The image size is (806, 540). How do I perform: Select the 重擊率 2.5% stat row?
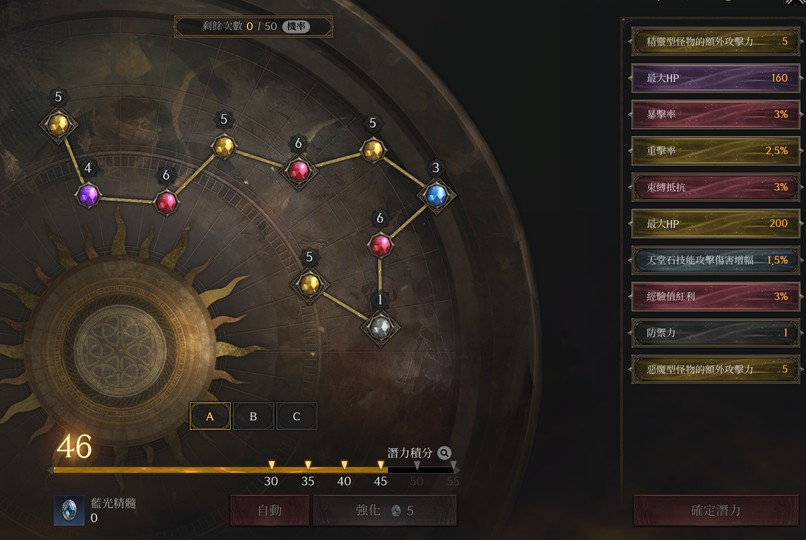pyautogui.click(x=715, y=150)
